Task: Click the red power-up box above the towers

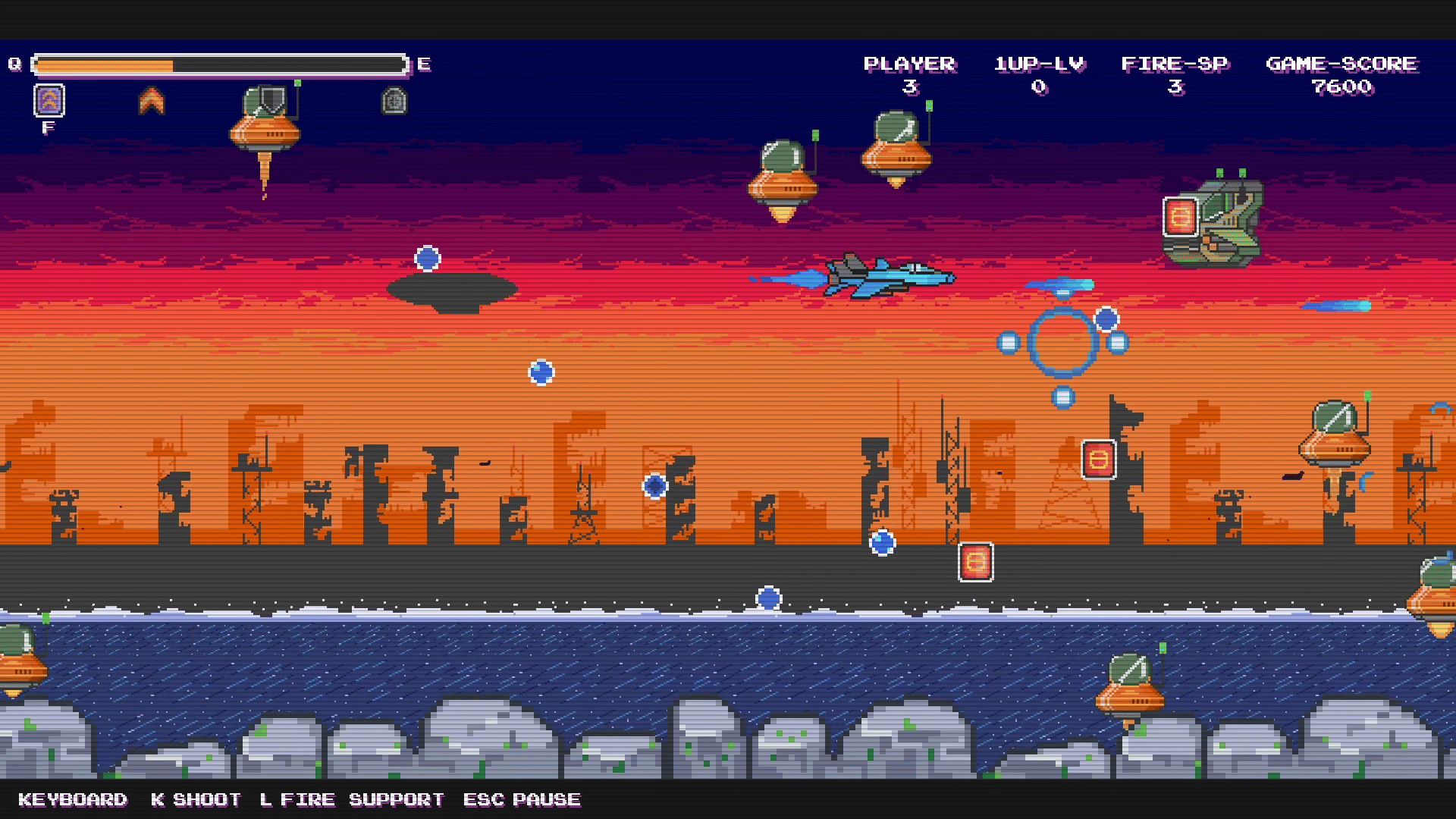Action: click(x=1098, y=460)
